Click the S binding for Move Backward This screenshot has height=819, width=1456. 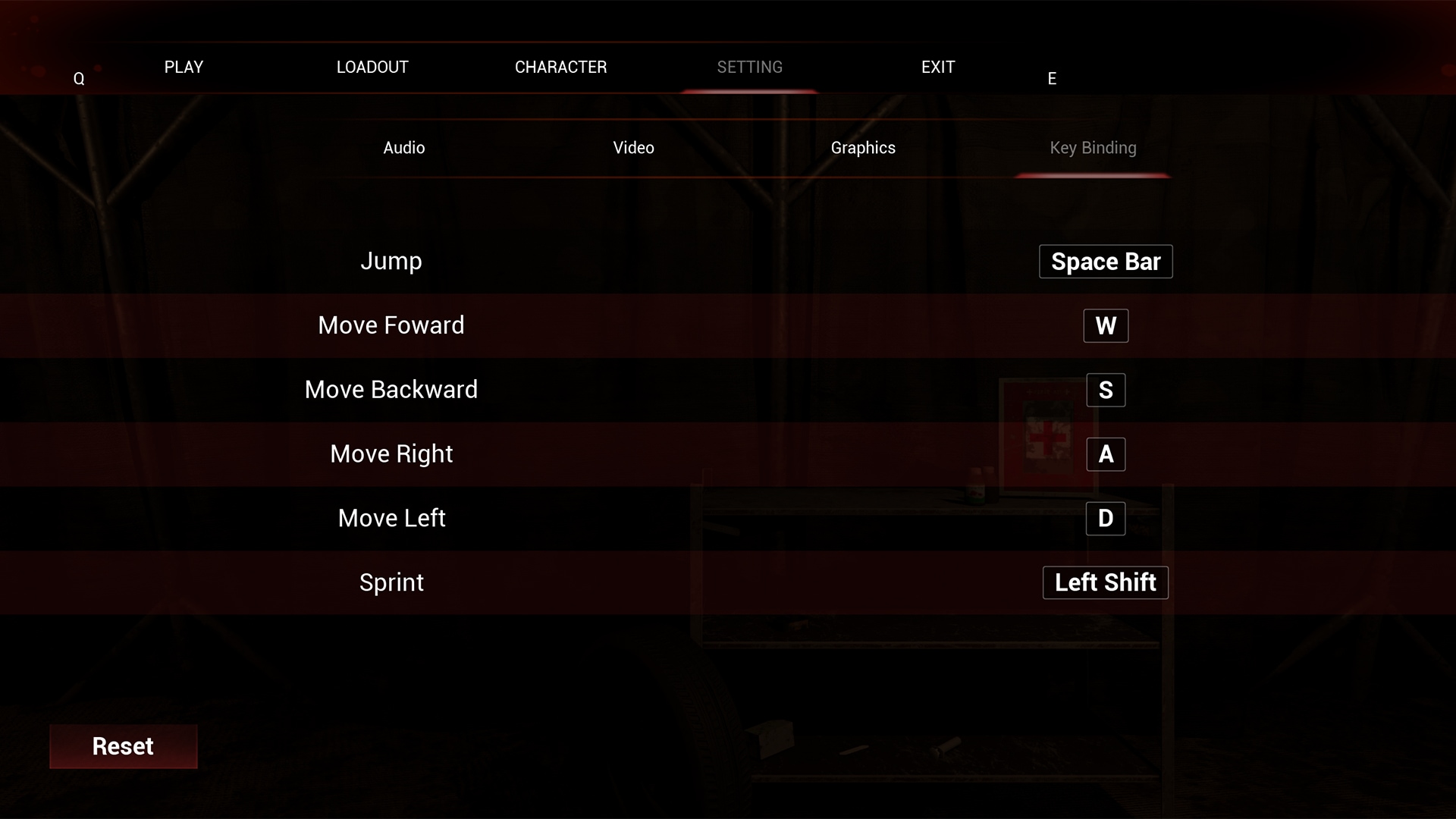[1105, 390]
